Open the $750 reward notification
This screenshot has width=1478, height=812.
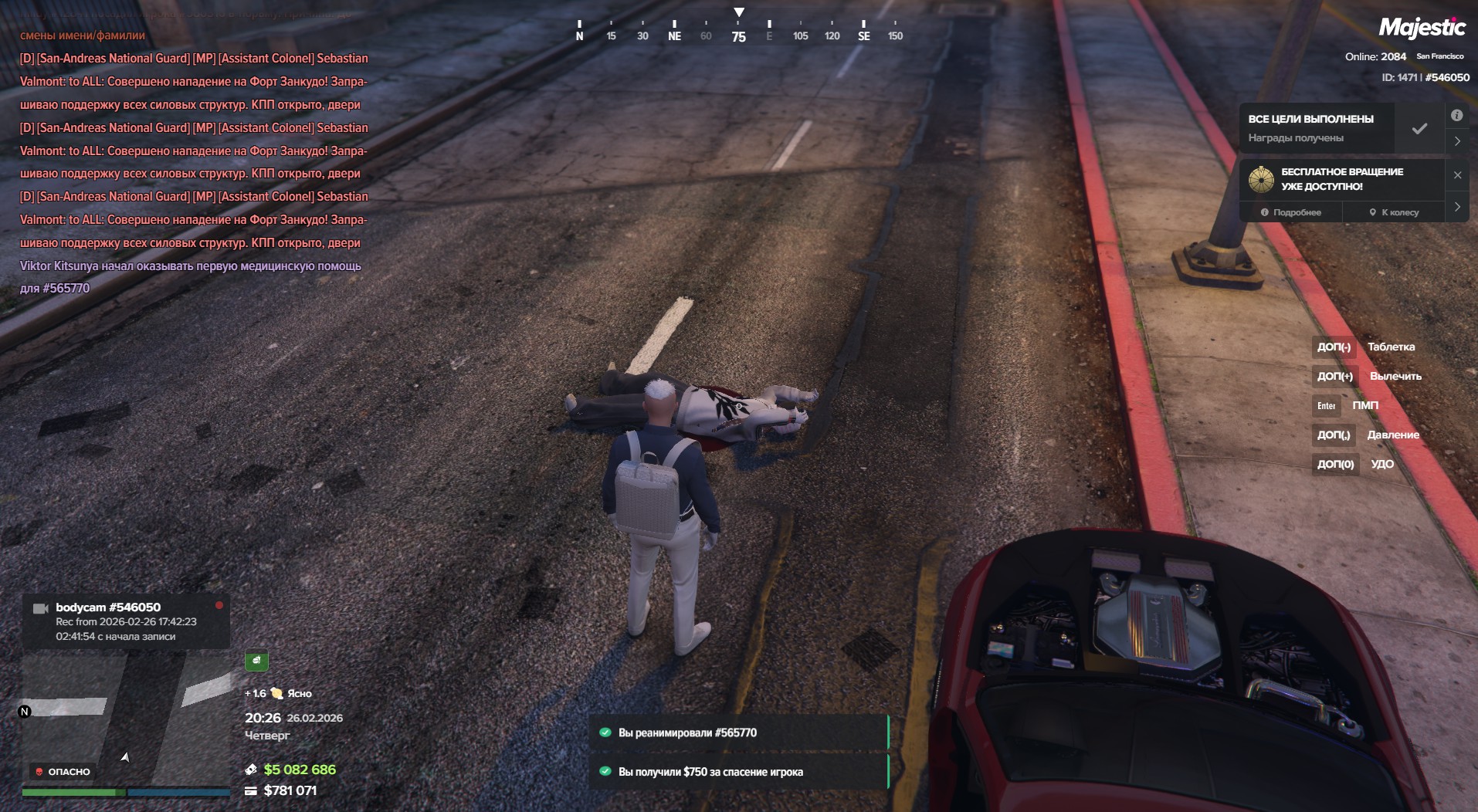pos(739,772)
